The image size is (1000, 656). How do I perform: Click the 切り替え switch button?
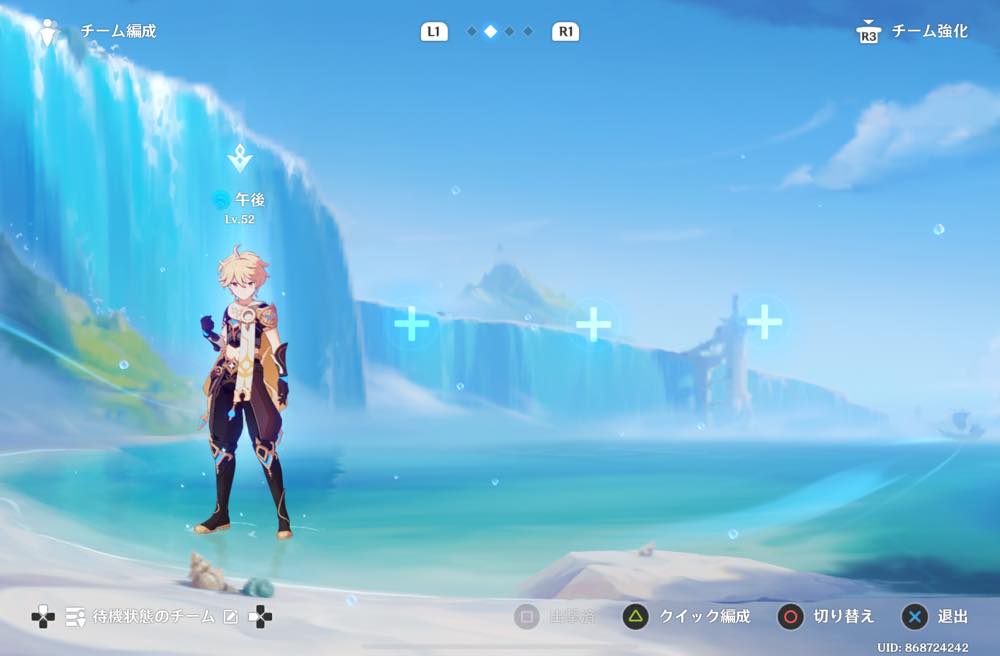[x=826, y=617]
